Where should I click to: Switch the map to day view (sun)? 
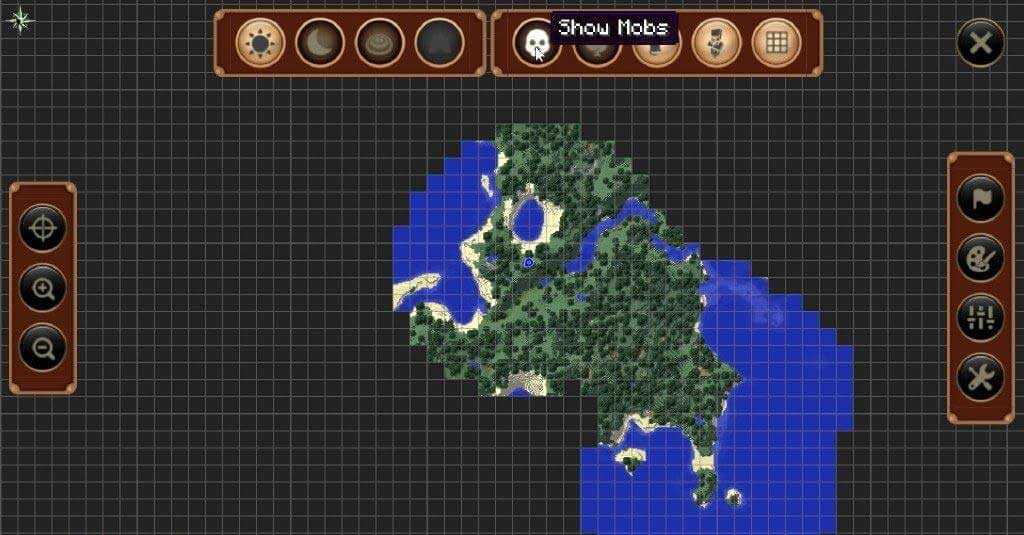(260, 43)
